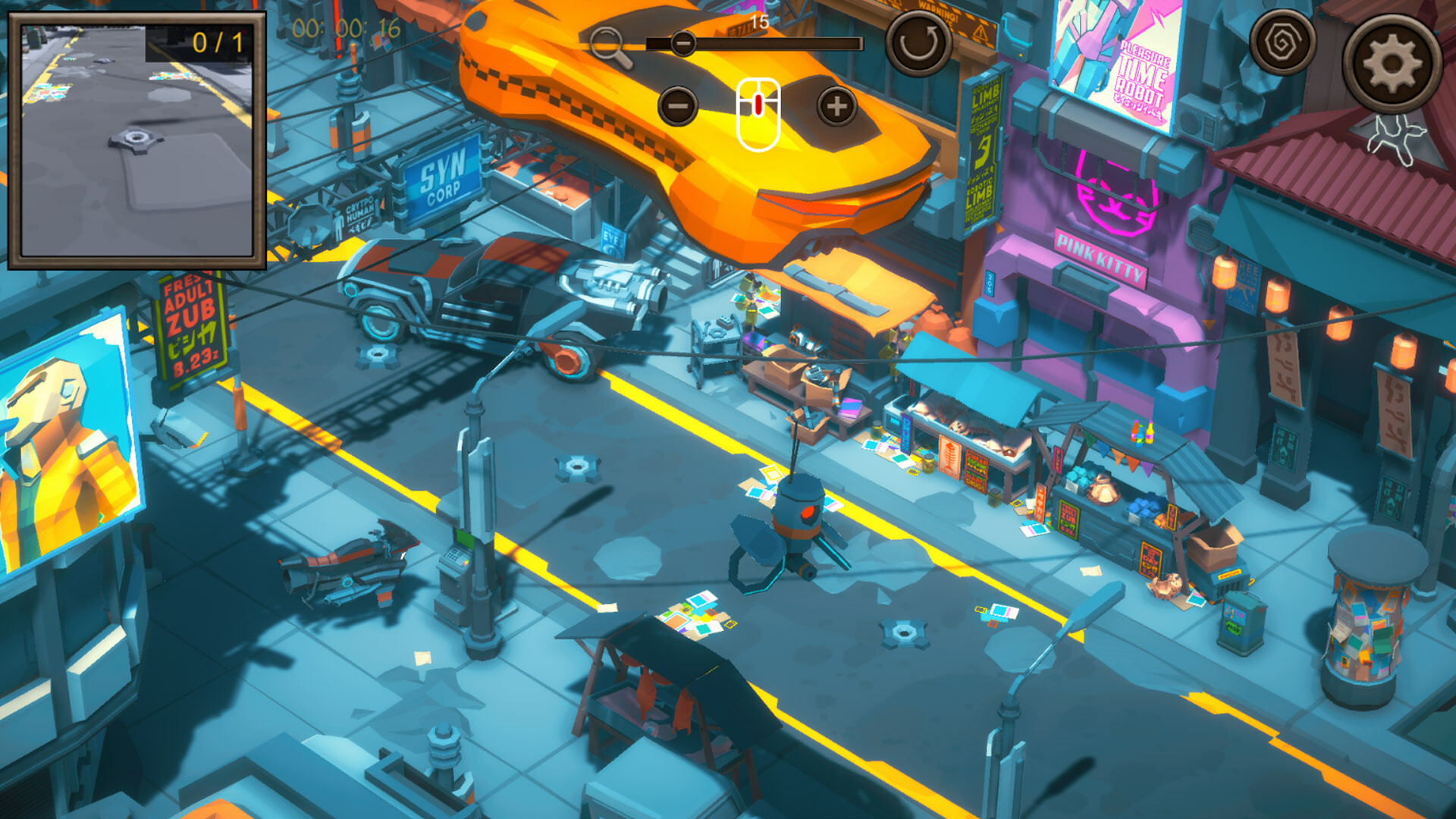
Task: Click the PINK KITTY neon sign
Action: (1099, 250)
